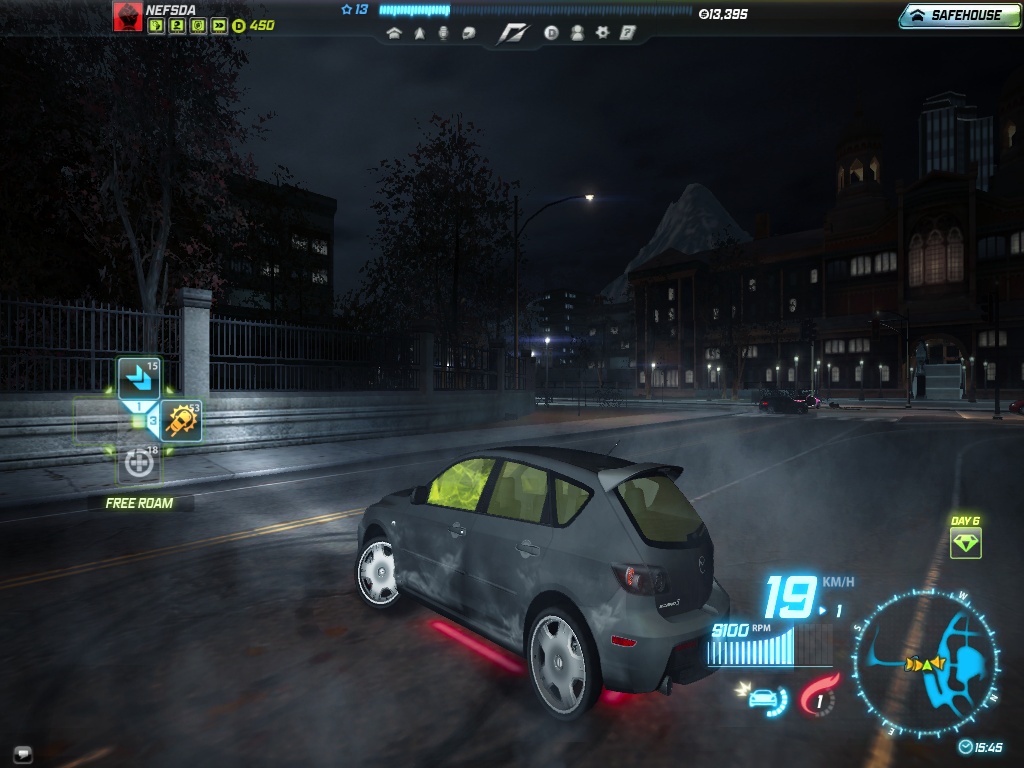Screen dimensions: 1024x768
Task: Open the friends silhouette icon
Action: (x=577, y=33)
